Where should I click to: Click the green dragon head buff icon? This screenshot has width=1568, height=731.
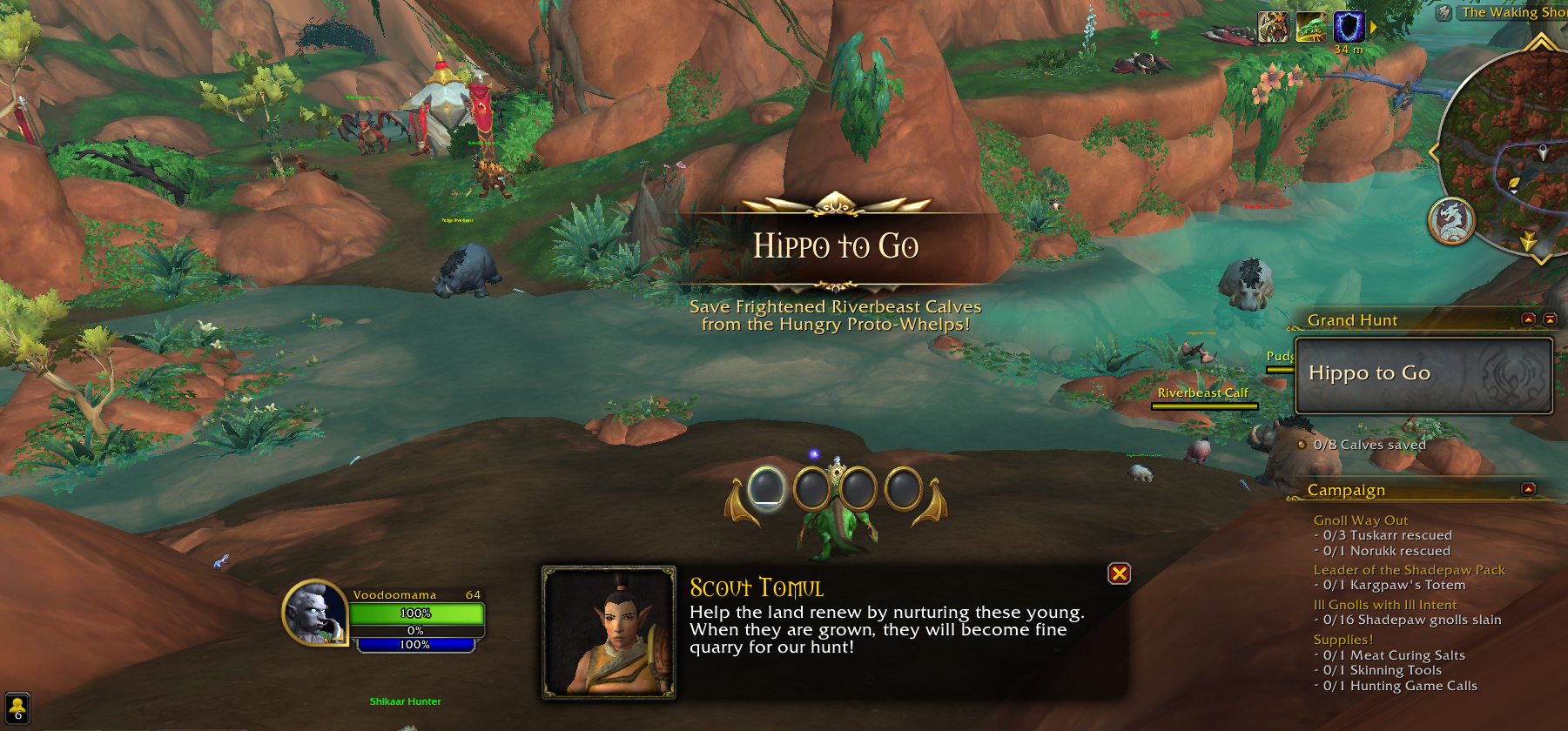pyautogui.click(x=1310, y=26)
